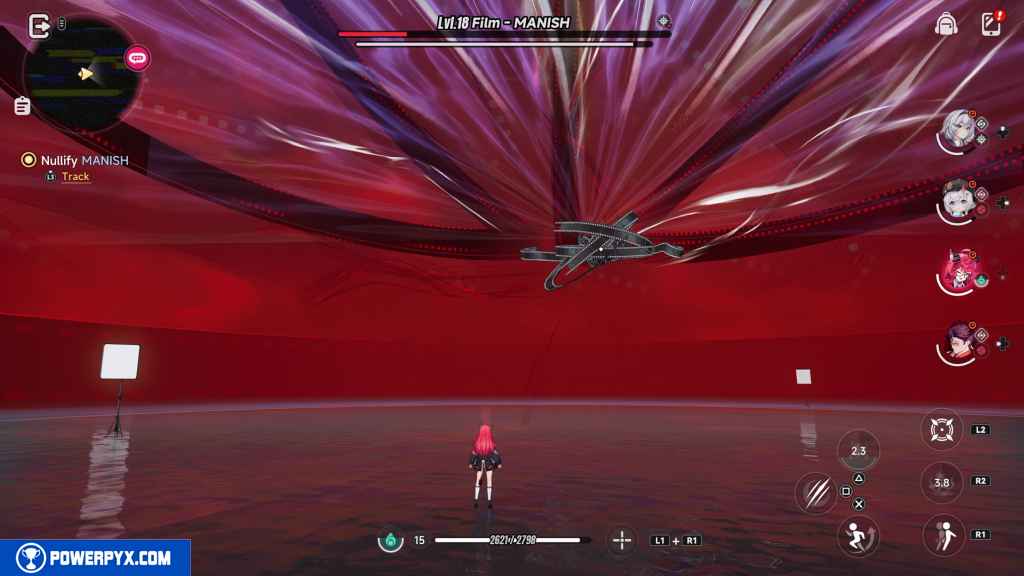Click the target marker beside boss name
This screenshot has width=1024, height=576.
coord(663,21)
